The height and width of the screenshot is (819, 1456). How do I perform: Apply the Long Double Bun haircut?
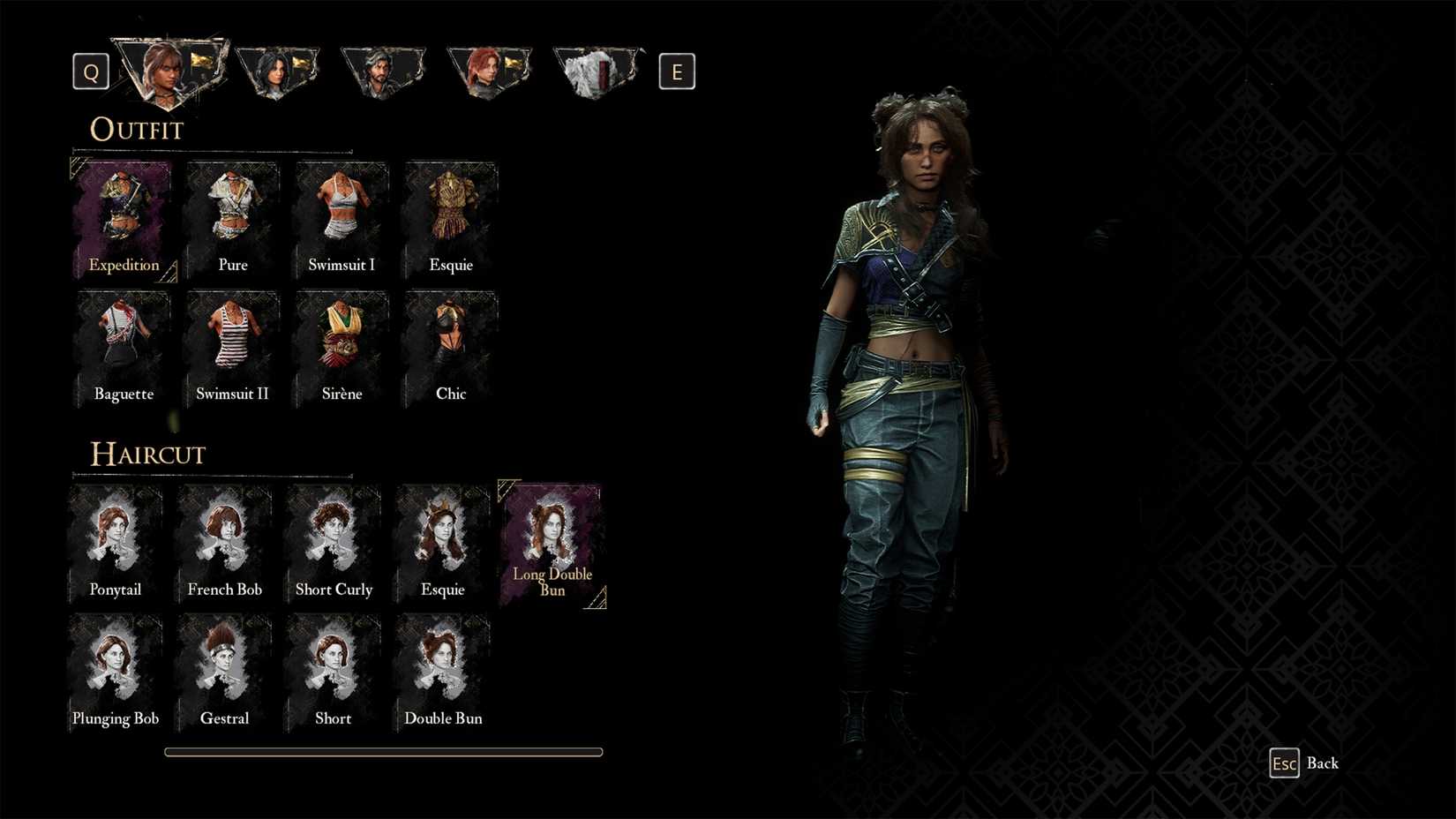click(x=552, y=538)
